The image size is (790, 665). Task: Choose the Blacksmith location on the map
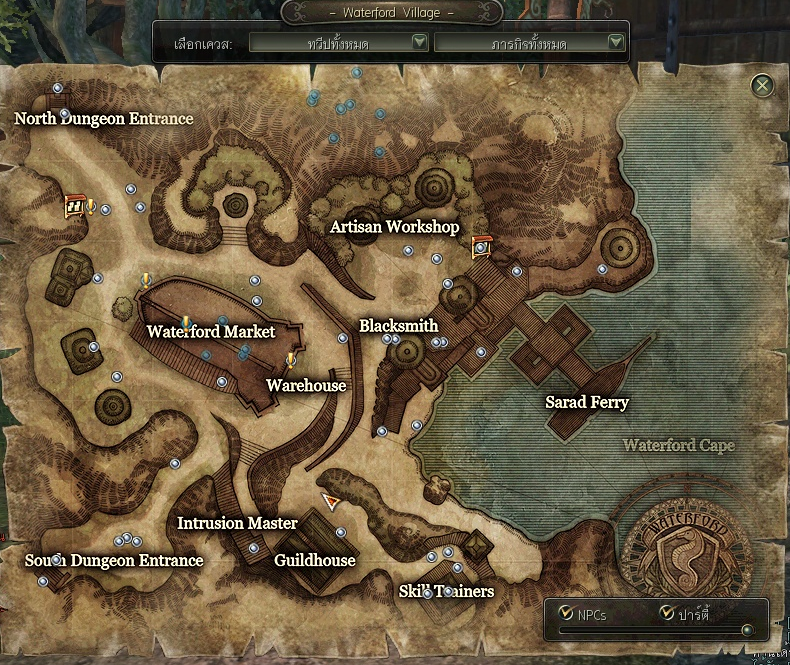(x=398, y=326)
